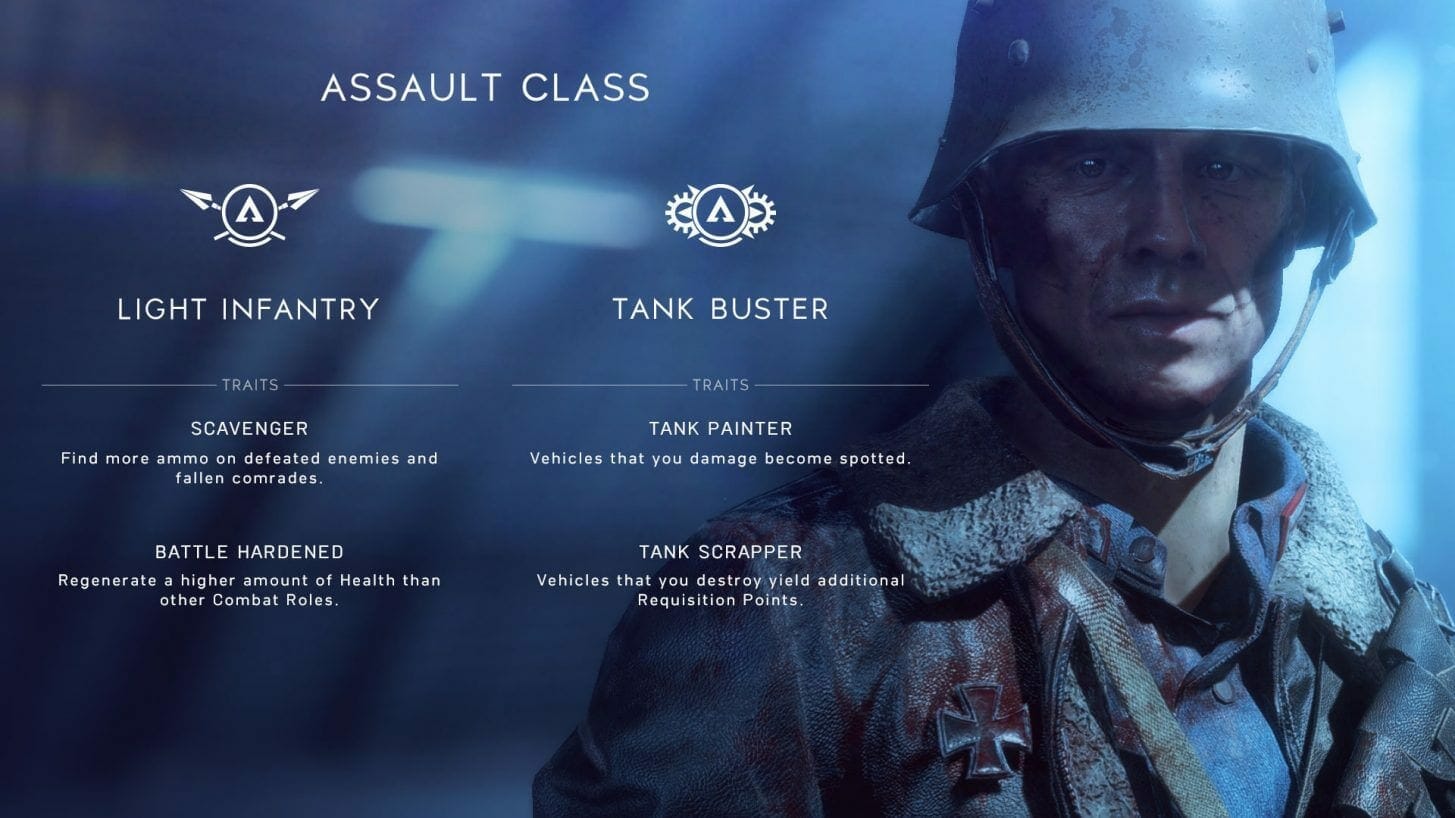This screenshot has width=1455, height=818.
Task: Collapse the Tank Scrapper trait description
Action: coord(720,551)
